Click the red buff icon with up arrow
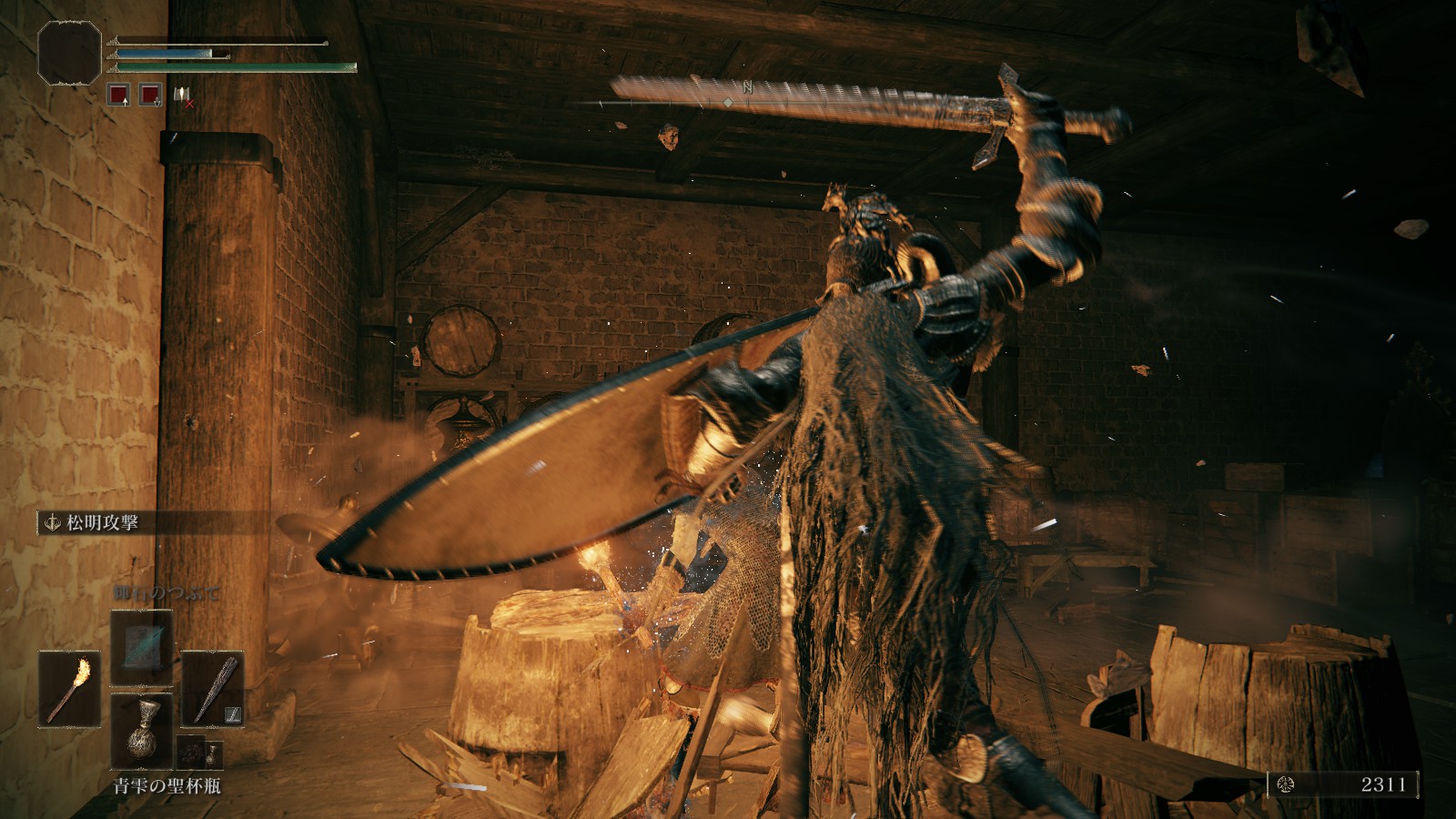1456x819 pixels. [118, 94]
